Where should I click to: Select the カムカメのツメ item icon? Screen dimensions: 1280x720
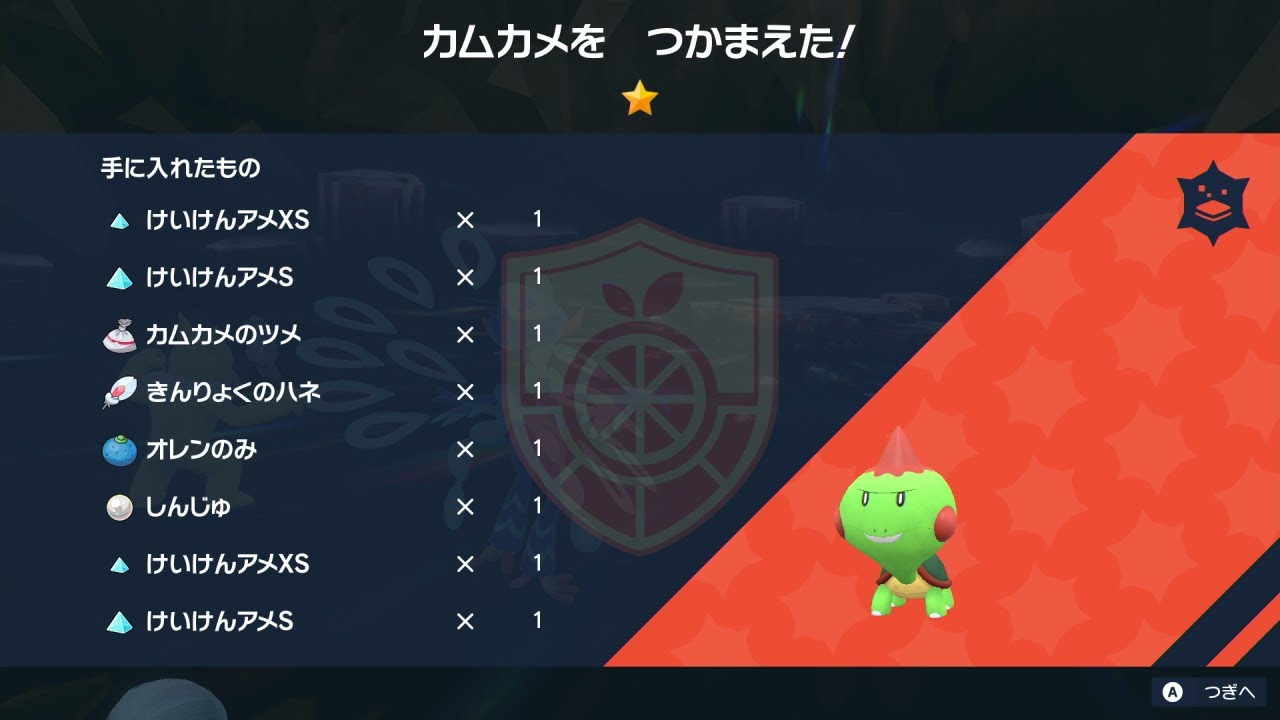click(118, 335)
